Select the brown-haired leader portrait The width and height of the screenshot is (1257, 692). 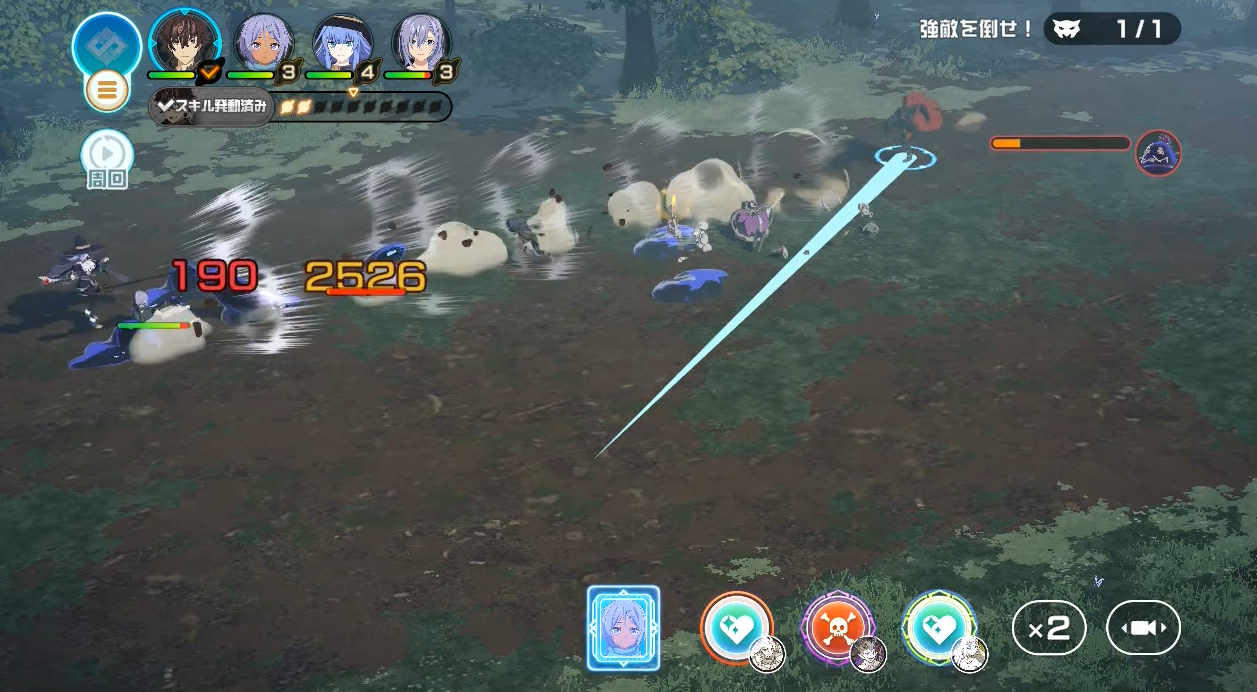pos(184,42)
